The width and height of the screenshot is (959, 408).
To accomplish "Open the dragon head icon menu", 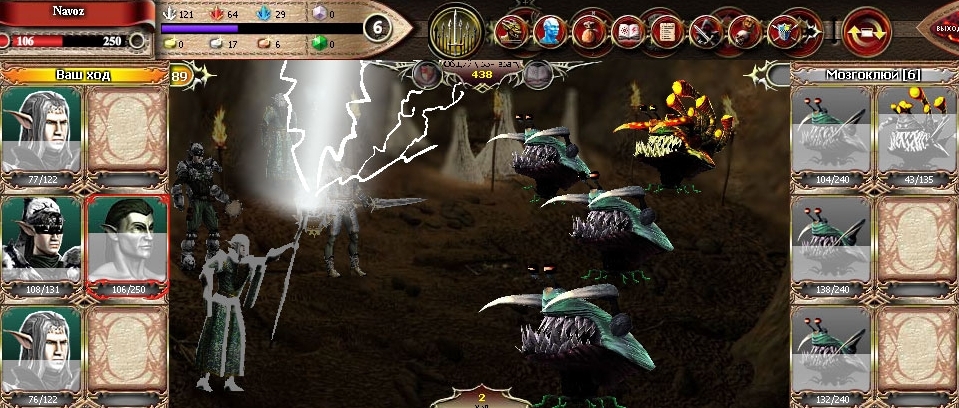I will point(510,31).
